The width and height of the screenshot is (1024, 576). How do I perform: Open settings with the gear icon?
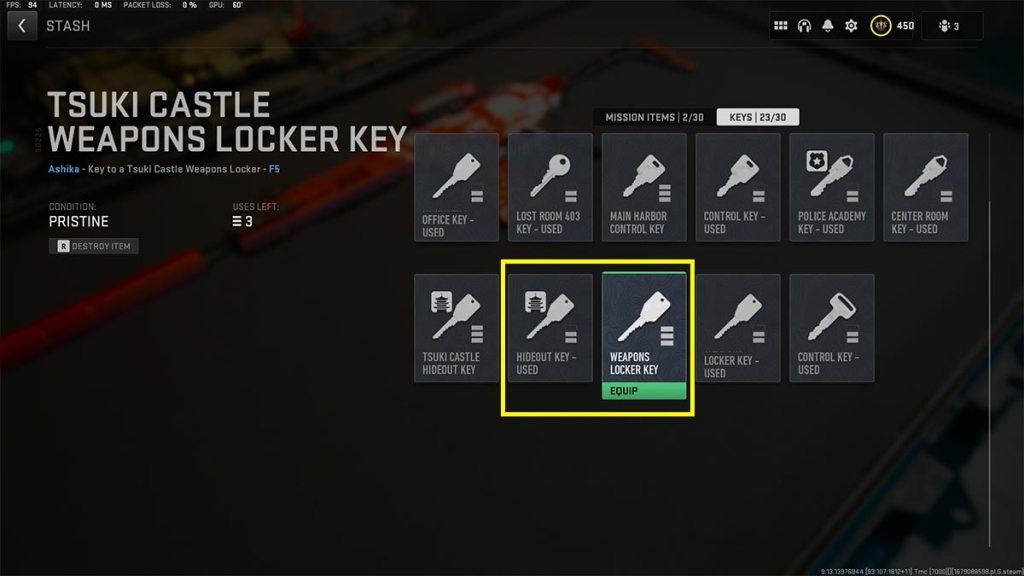pyautogui.click(x=851, y=26)
